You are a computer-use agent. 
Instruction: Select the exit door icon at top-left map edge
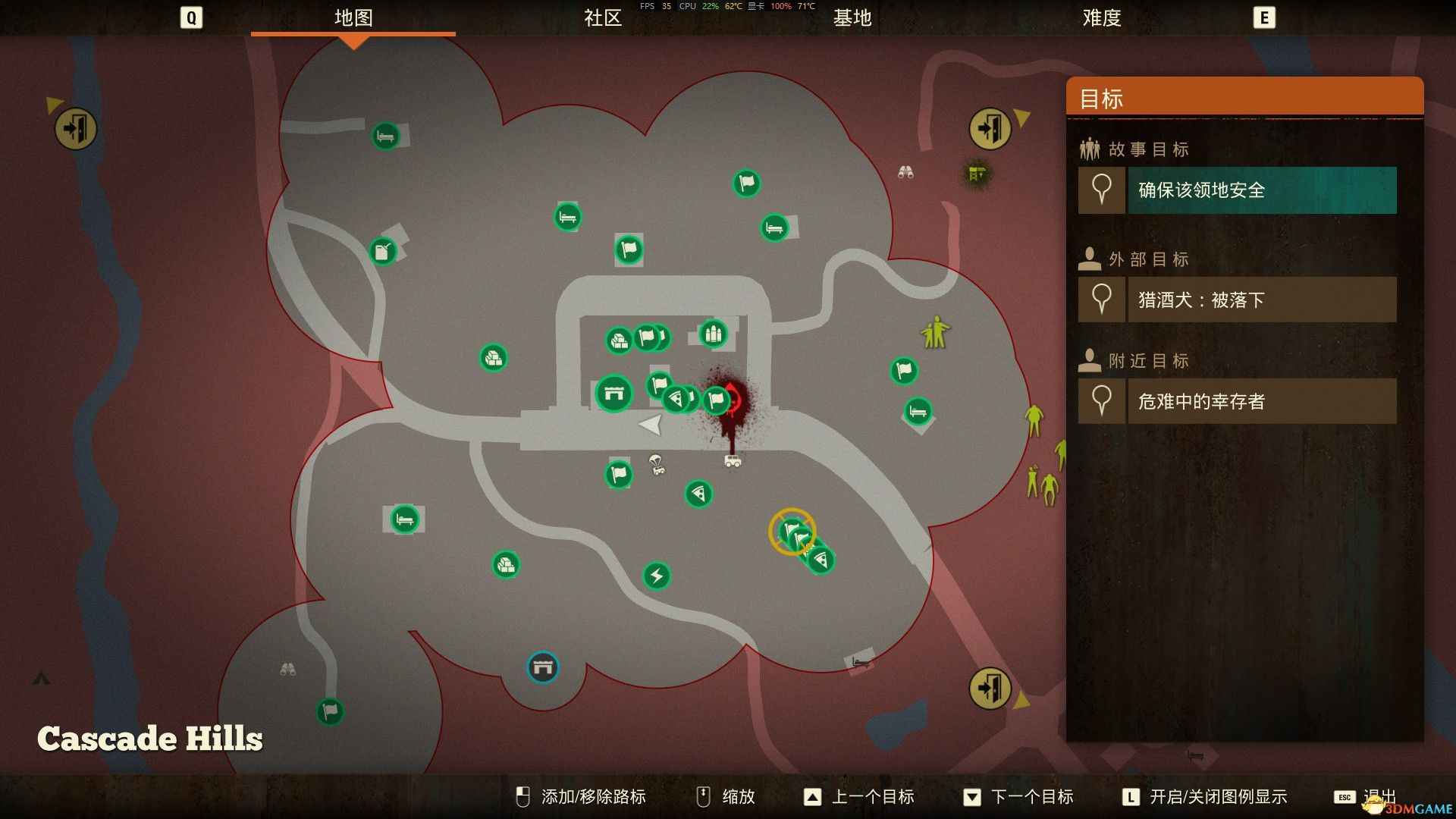(74, 129)
